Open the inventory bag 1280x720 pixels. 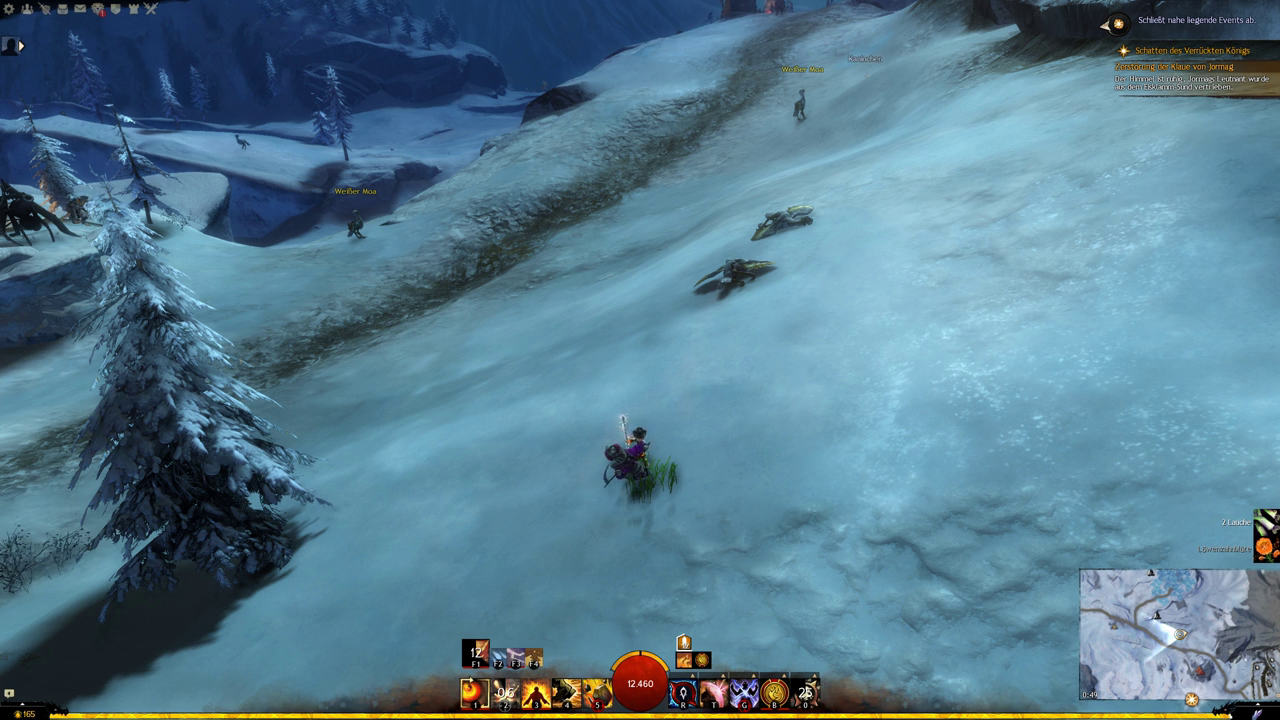[x=62, y=9]
